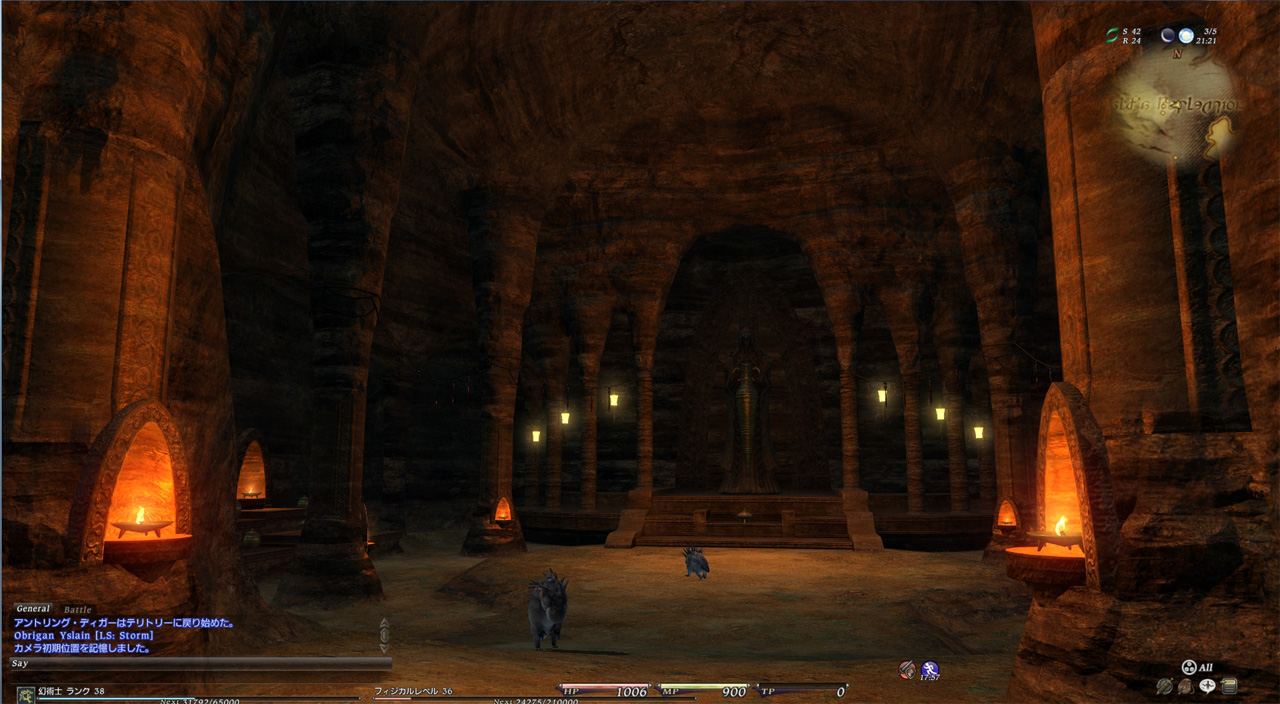Open the minimap
Viewport: 1280px width, 704px height.
1176,105
